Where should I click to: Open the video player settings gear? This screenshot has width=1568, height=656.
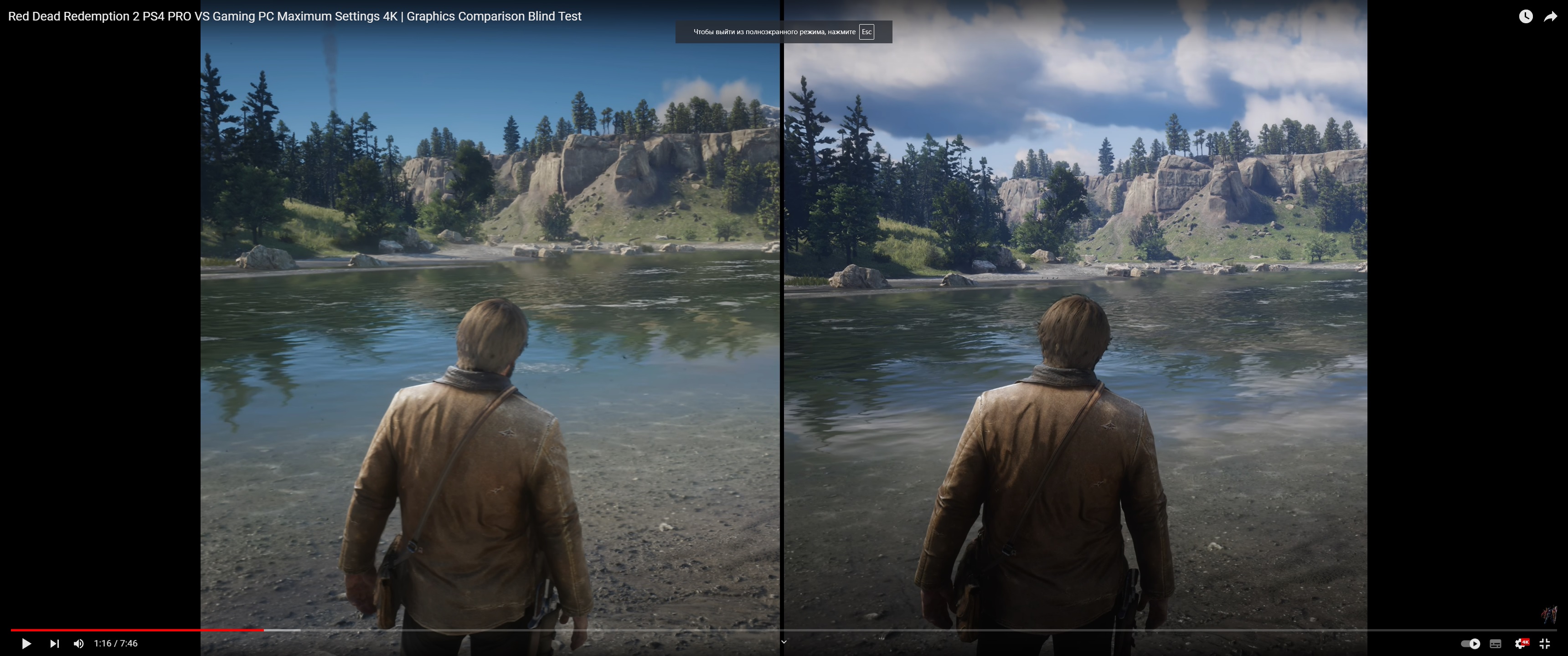click(1521, 643)
